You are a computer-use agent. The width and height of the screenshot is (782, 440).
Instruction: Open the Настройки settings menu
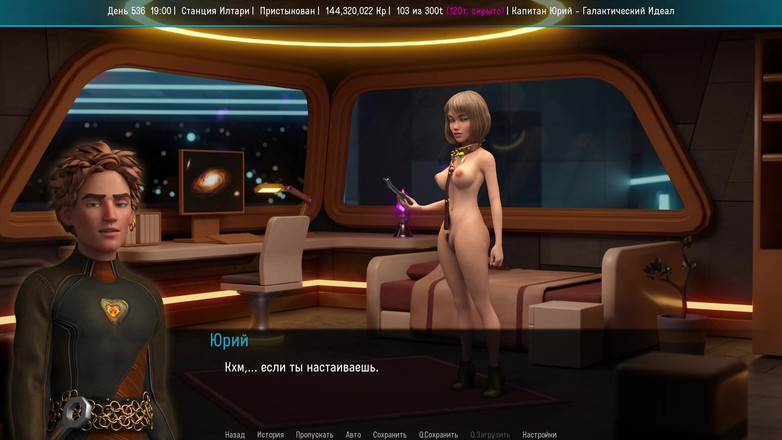click(539, 435)
